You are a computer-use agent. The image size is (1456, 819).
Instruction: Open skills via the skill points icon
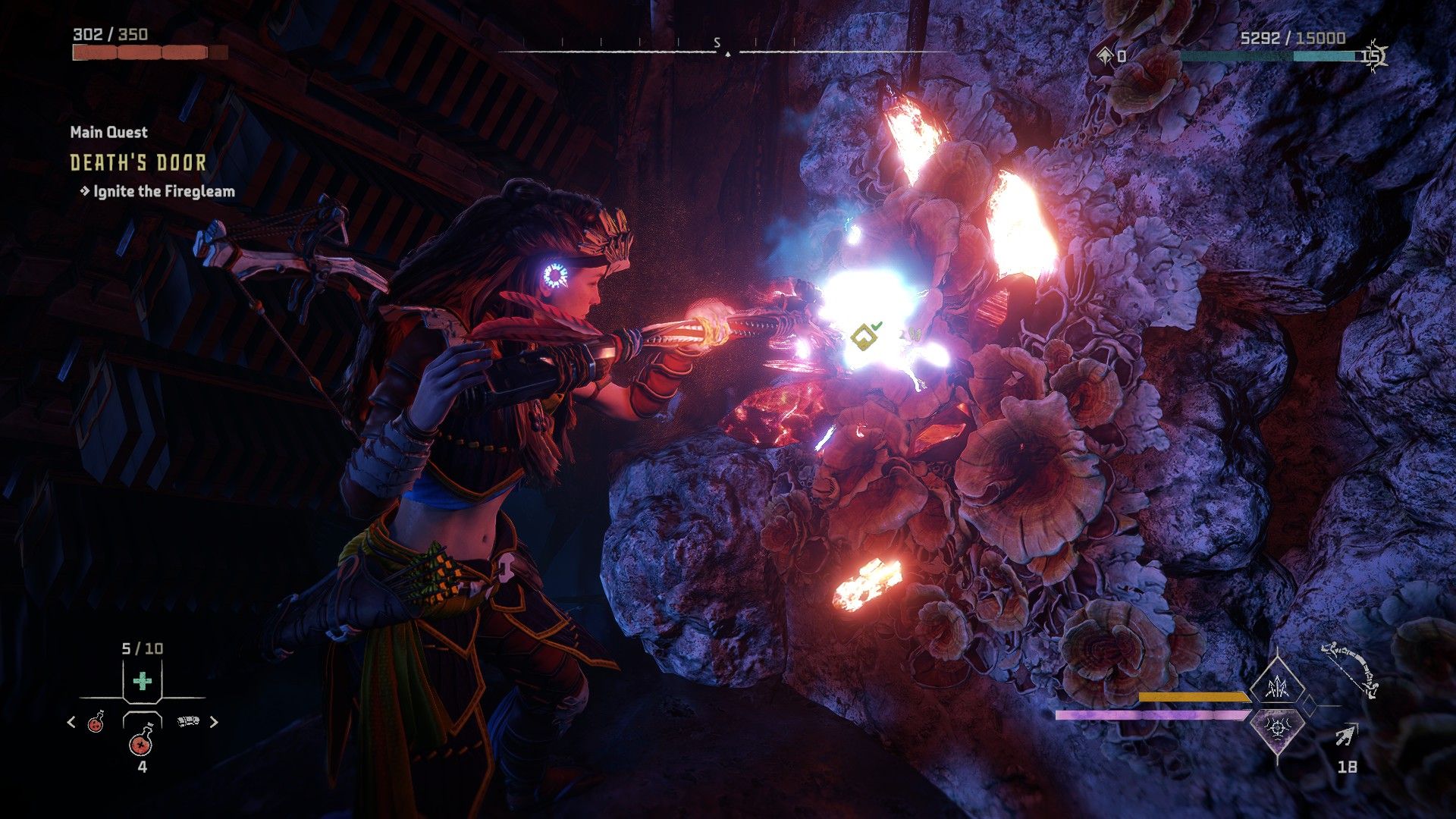point(1105,55)
